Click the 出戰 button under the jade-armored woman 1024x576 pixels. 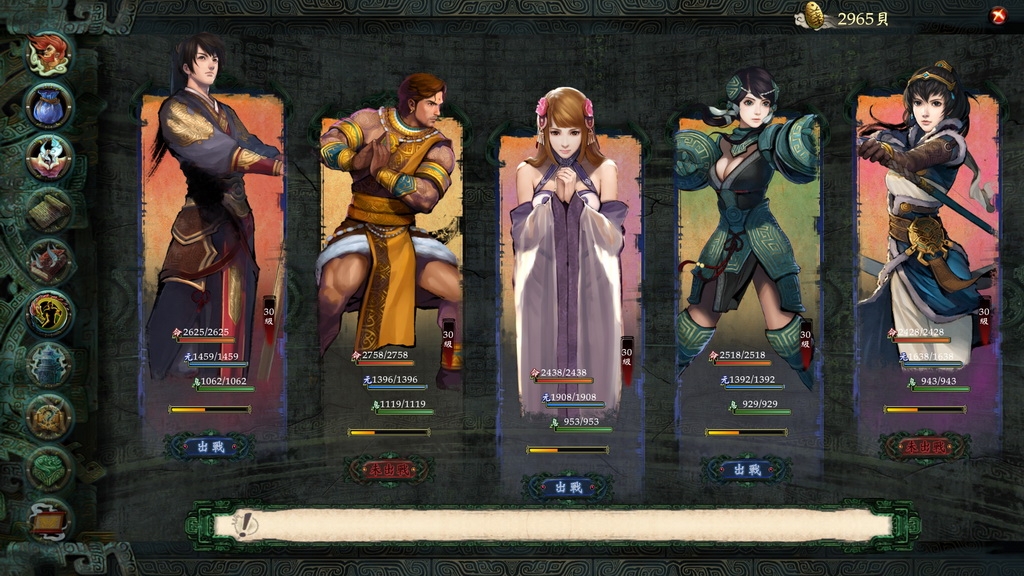point(745,469)
